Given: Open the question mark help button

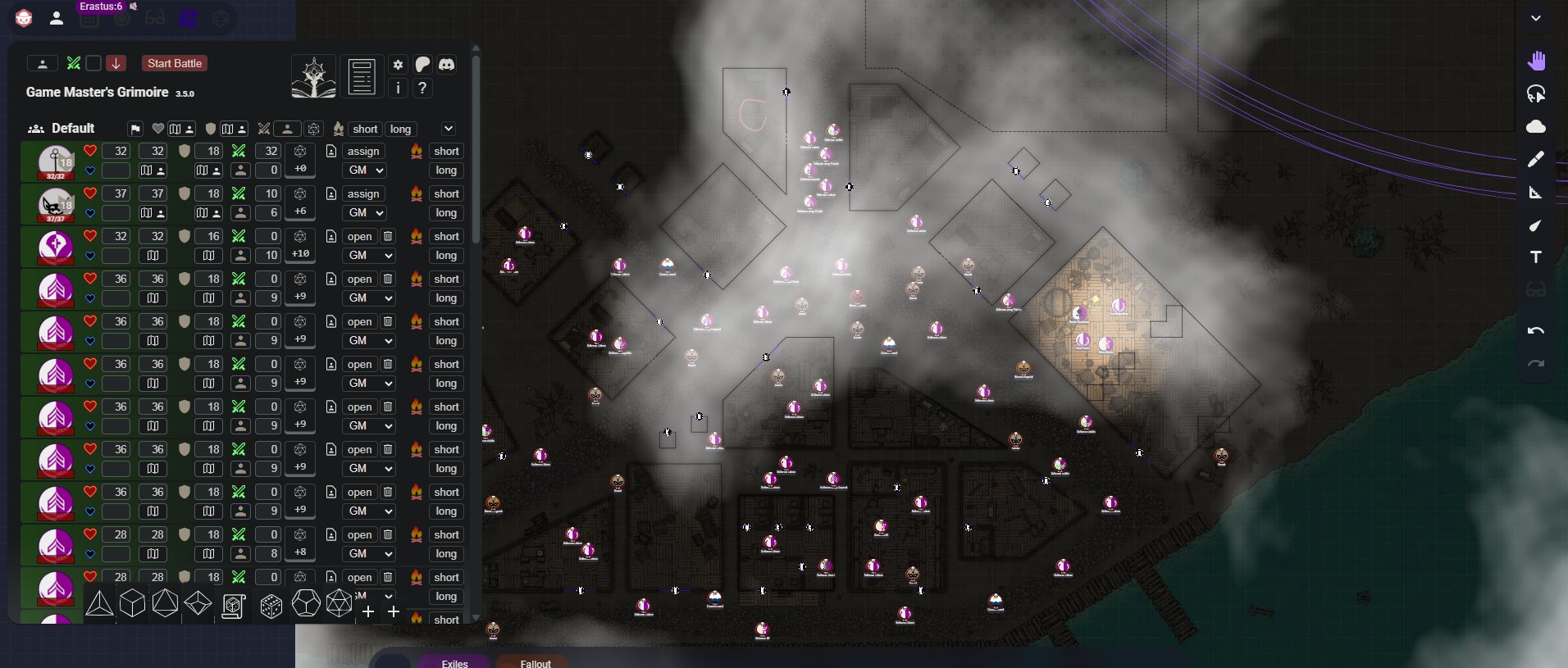Looking at the screenshot, I should pyautogui.click(x=422, y=88).
